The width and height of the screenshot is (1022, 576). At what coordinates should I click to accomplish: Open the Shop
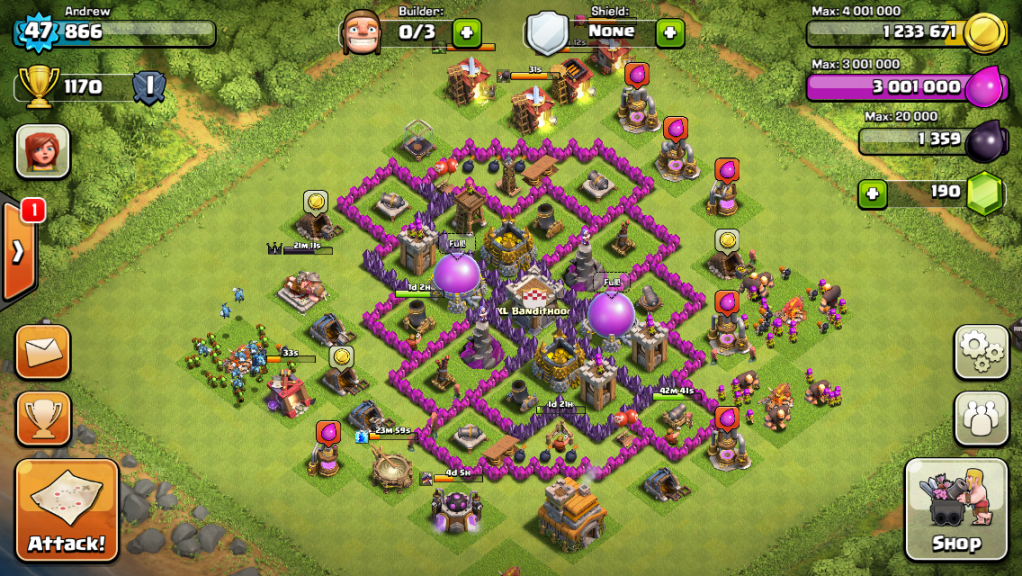tap(956, 509)
